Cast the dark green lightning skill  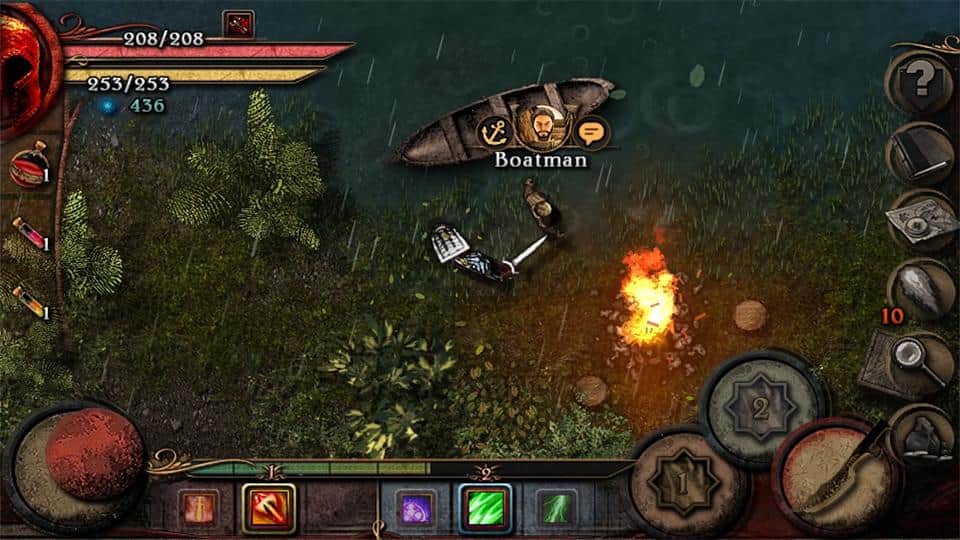[x=555, y=508]
